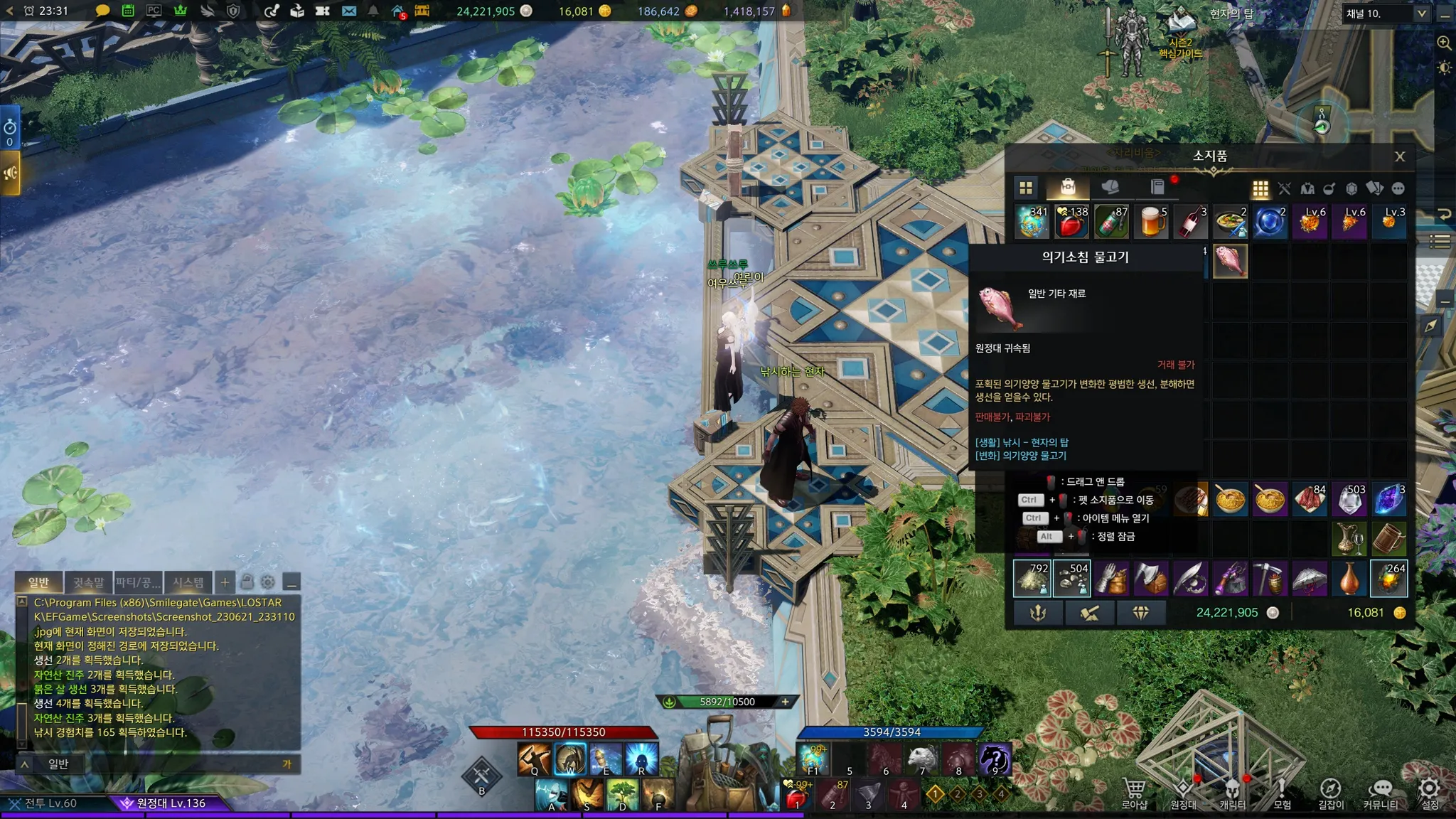Switch to the system chat tab
Image resolution: width=1456 pixels, height=819 pixels.
coord(188,582)
